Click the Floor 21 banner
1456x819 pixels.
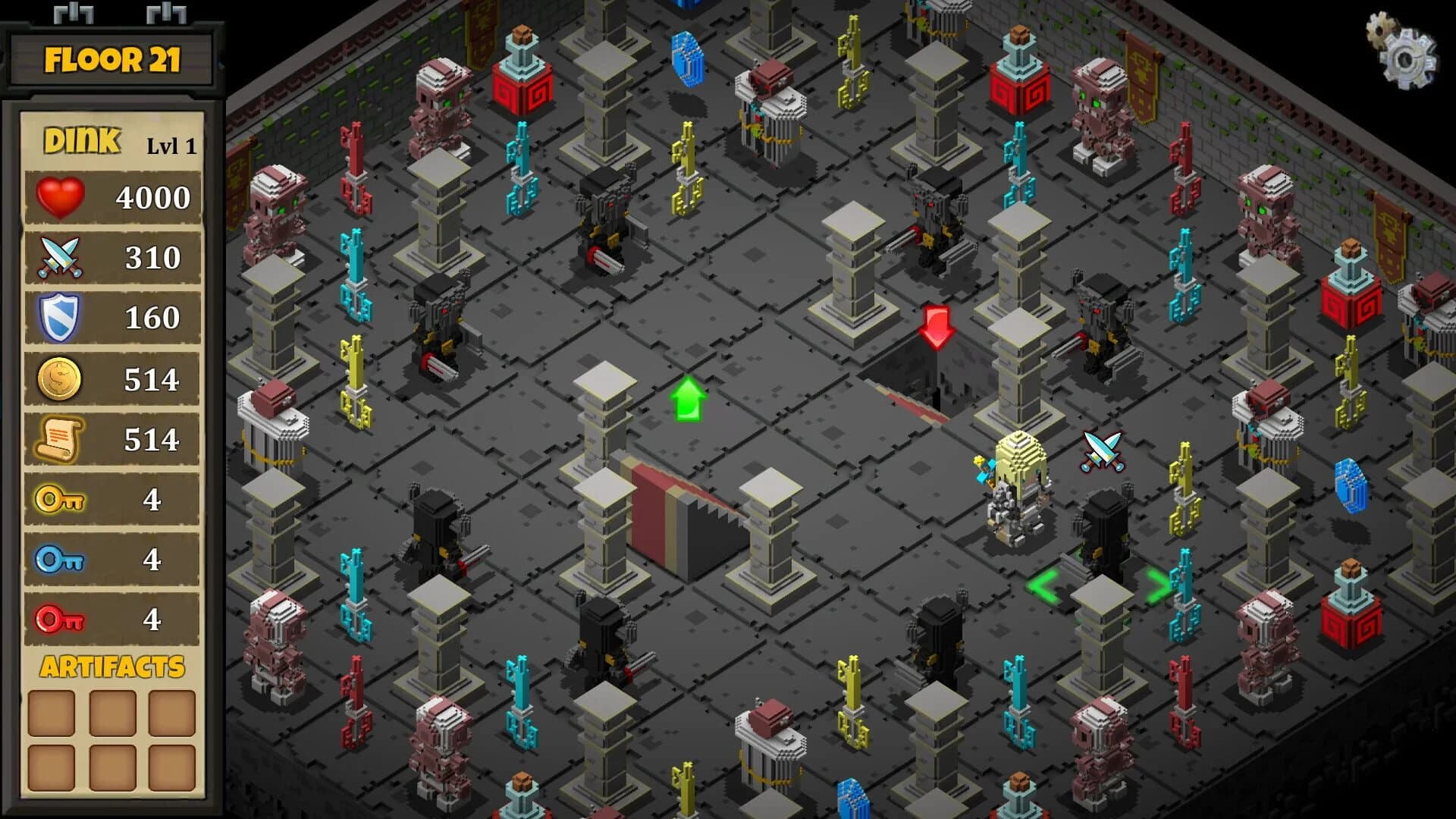tap(112, 59)
